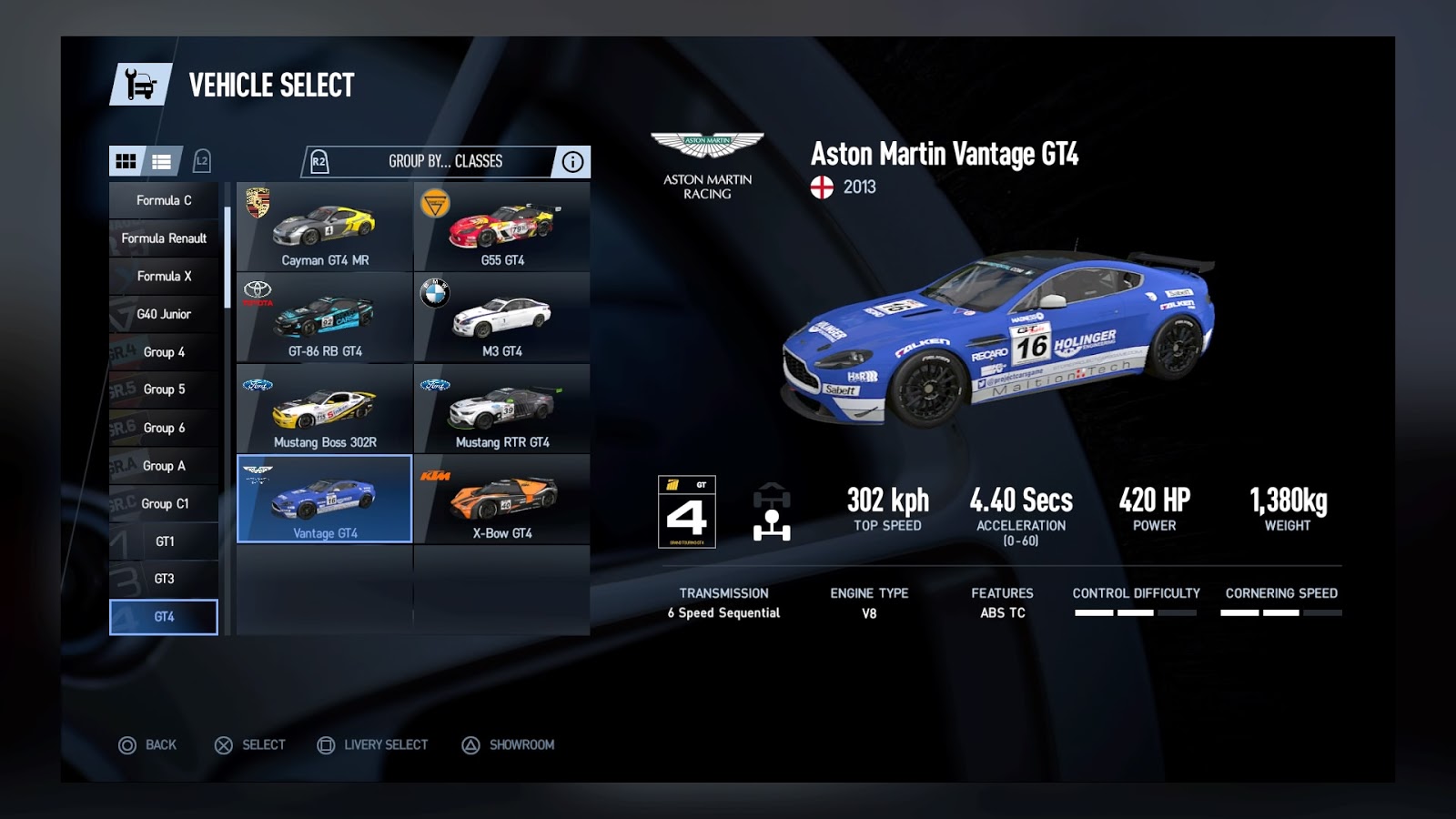1456x819 pixels.
Task: Pick the KTM X-Bow GT4
Action: (x=502, y=500)
